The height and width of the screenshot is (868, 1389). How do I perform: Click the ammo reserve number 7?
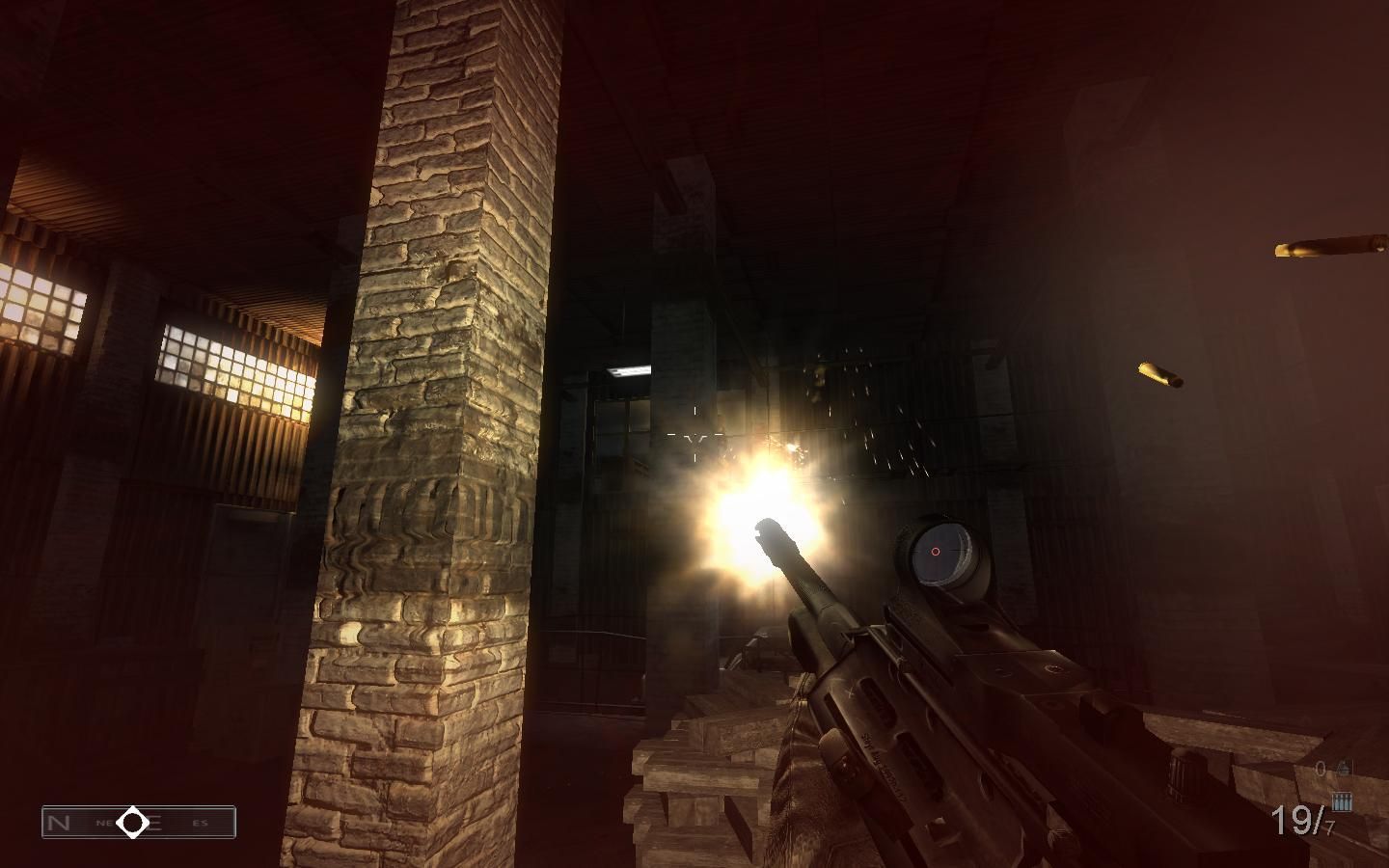pyautogui.click(x=1328, y=829)
